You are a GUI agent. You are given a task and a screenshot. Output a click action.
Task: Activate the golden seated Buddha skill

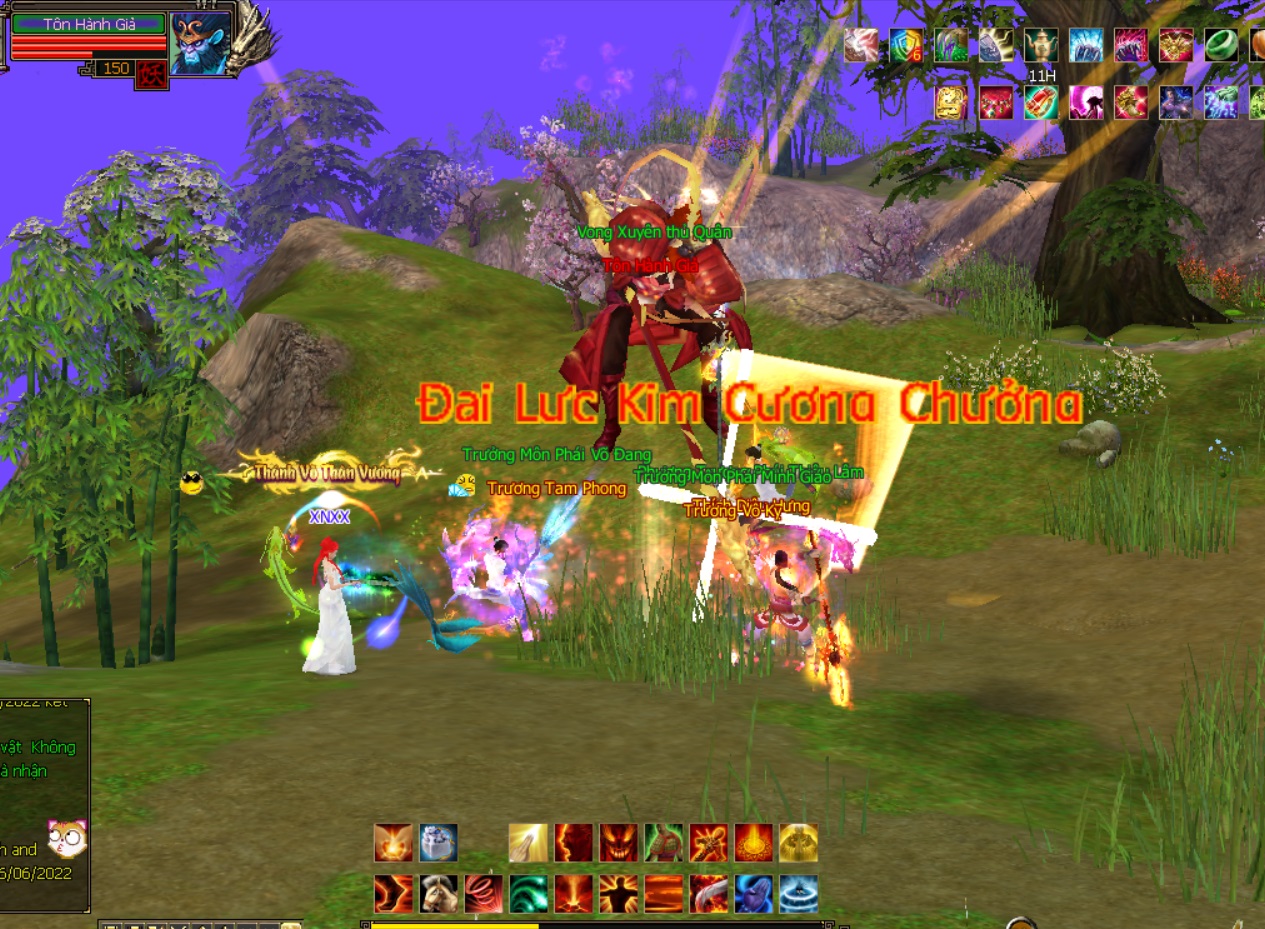click(x=798, y=843)
